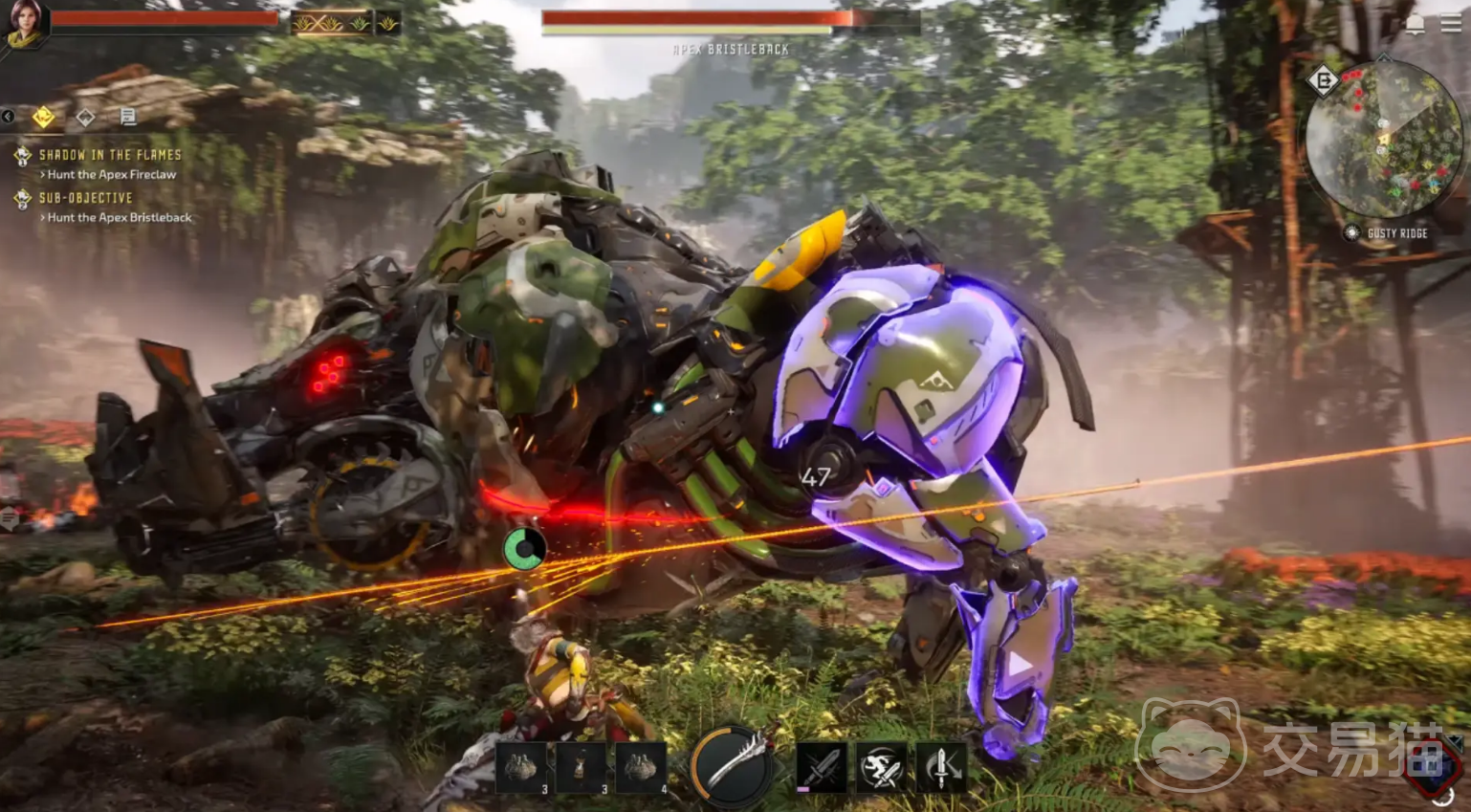Switch to the document log tab
The image size is (1471, 812).
click(x=127, y=117)
